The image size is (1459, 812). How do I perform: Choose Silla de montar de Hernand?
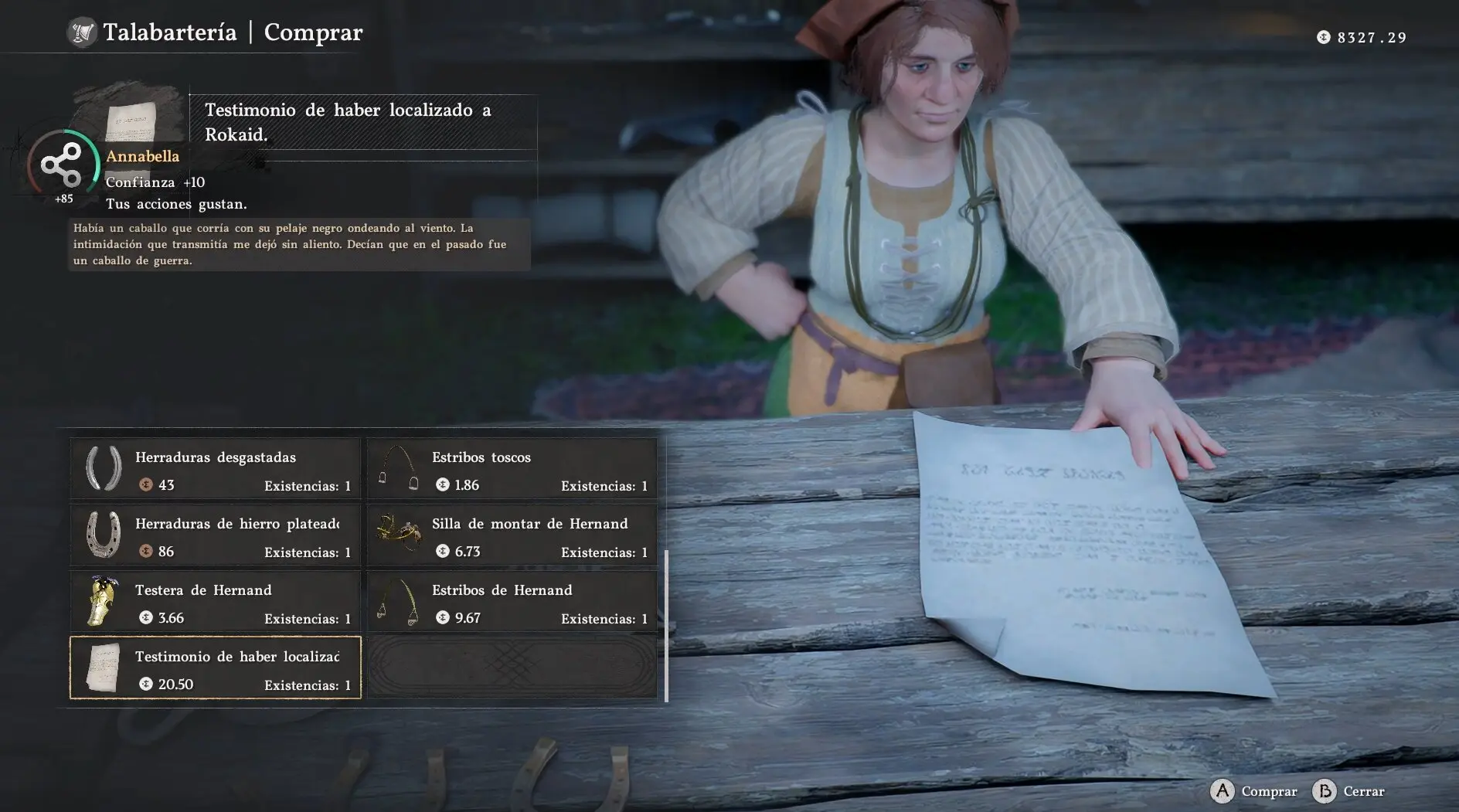(512, 535)
